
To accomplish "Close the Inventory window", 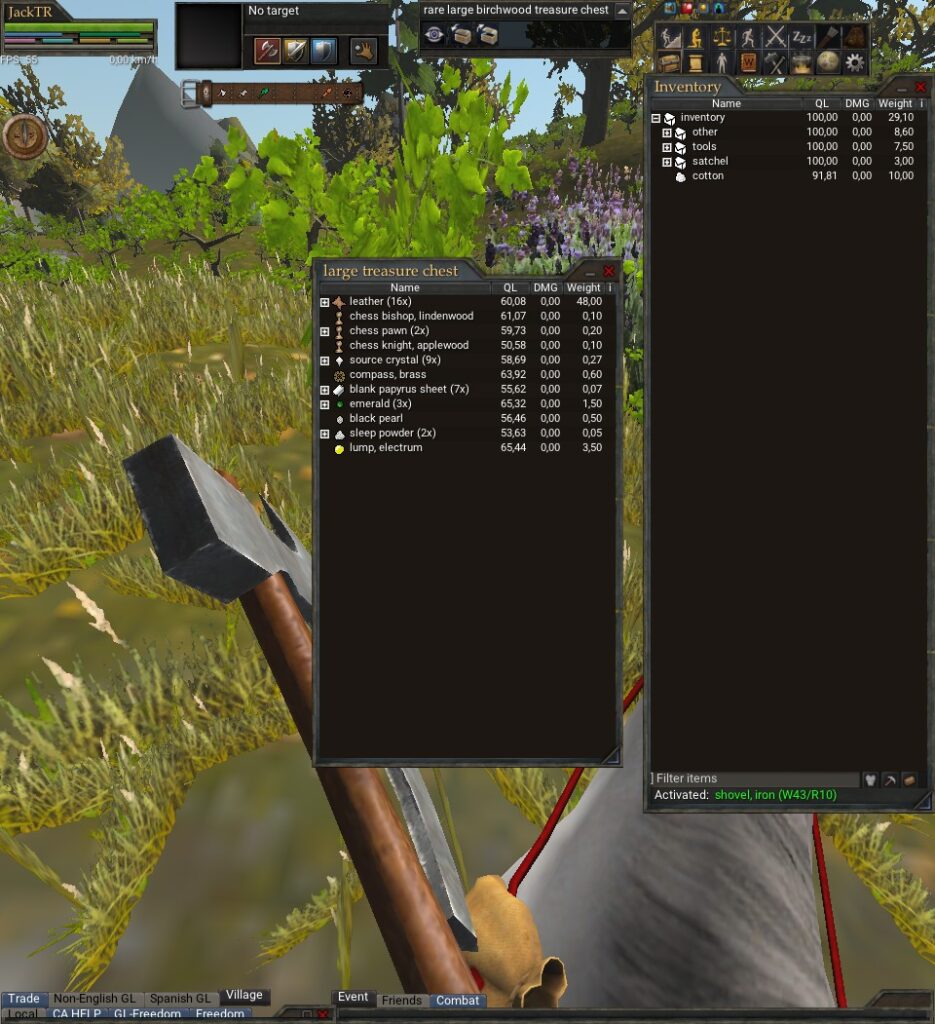I will pyautogui.click(x=921, y=87).
